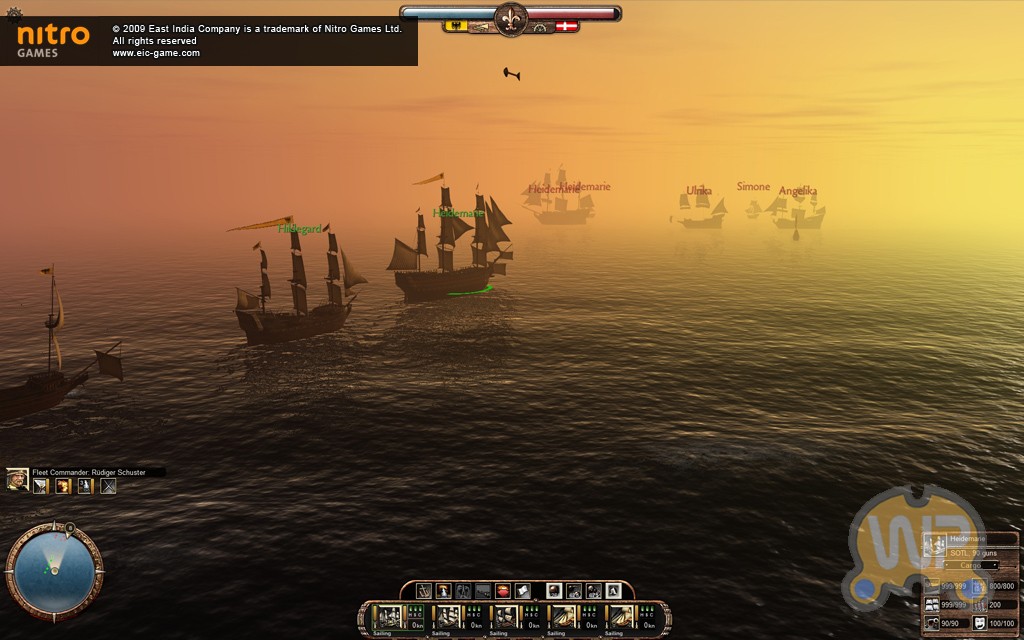Choose the red shield icon in command bar
This screenshot has height=640, width=1024.
(x=504, y=591)
